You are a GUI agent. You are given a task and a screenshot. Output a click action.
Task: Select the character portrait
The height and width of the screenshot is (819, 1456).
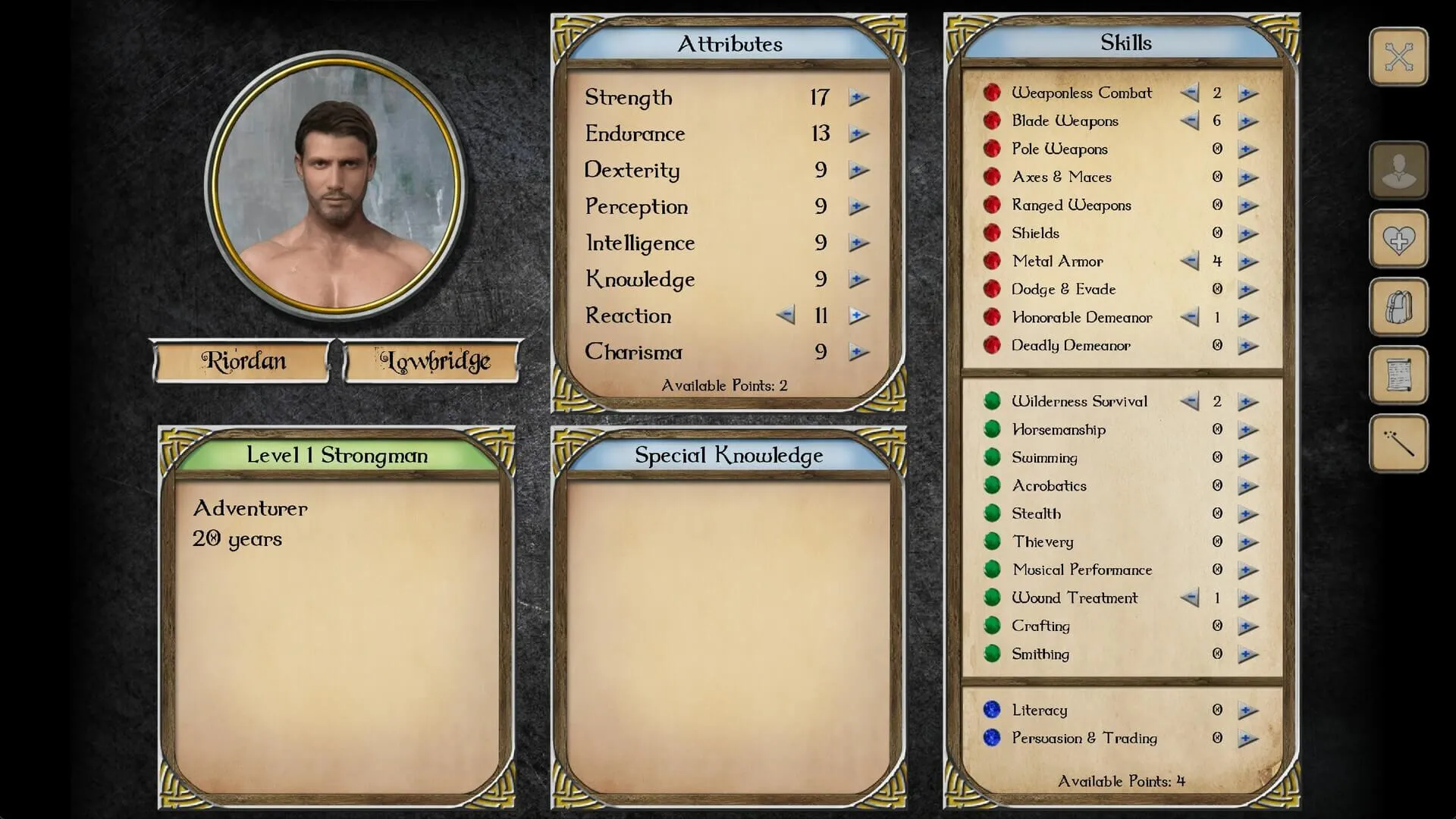[335, 184]
